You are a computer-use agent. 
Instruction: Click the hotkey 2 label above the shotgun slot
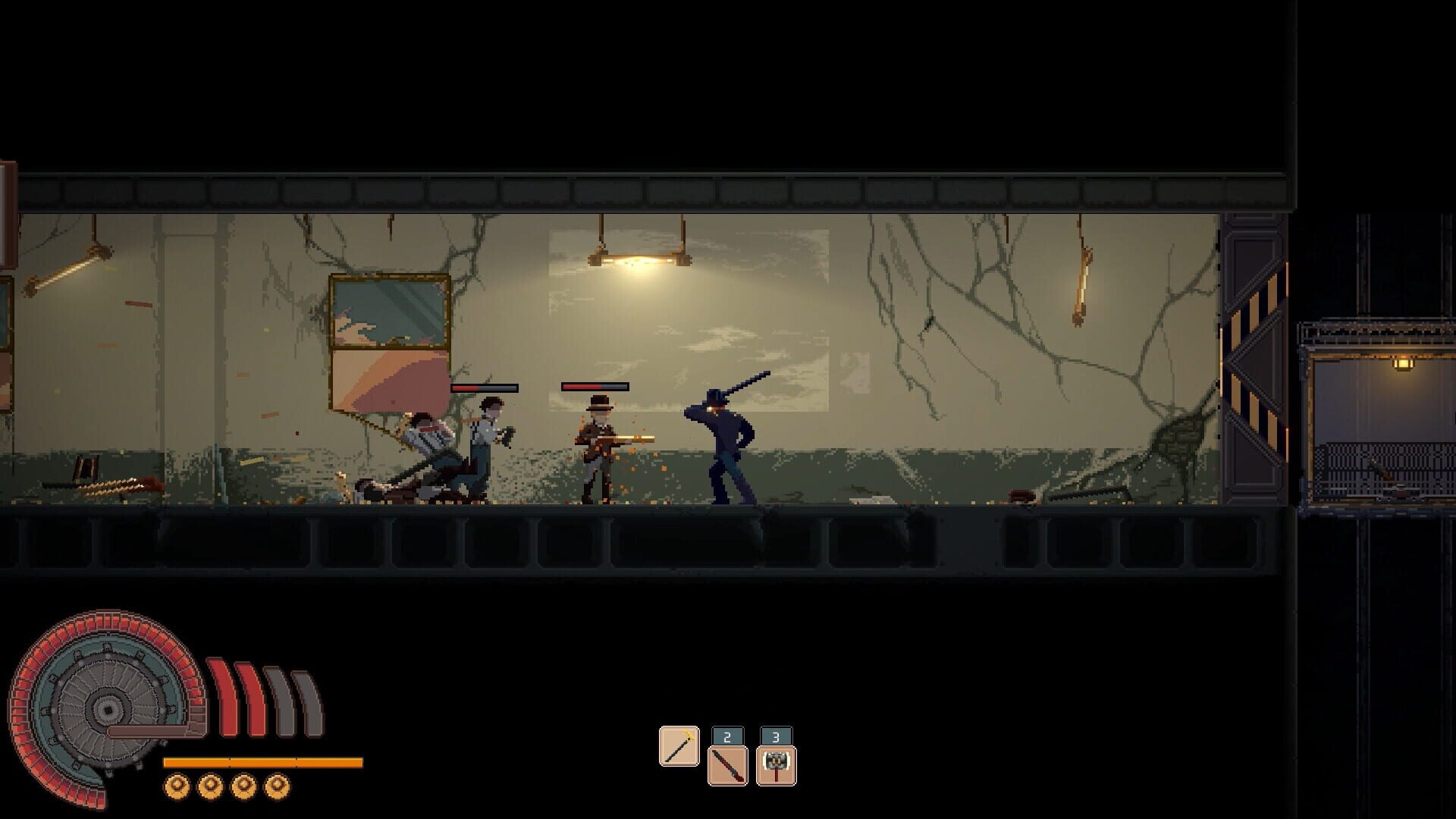tap(726, 734)
